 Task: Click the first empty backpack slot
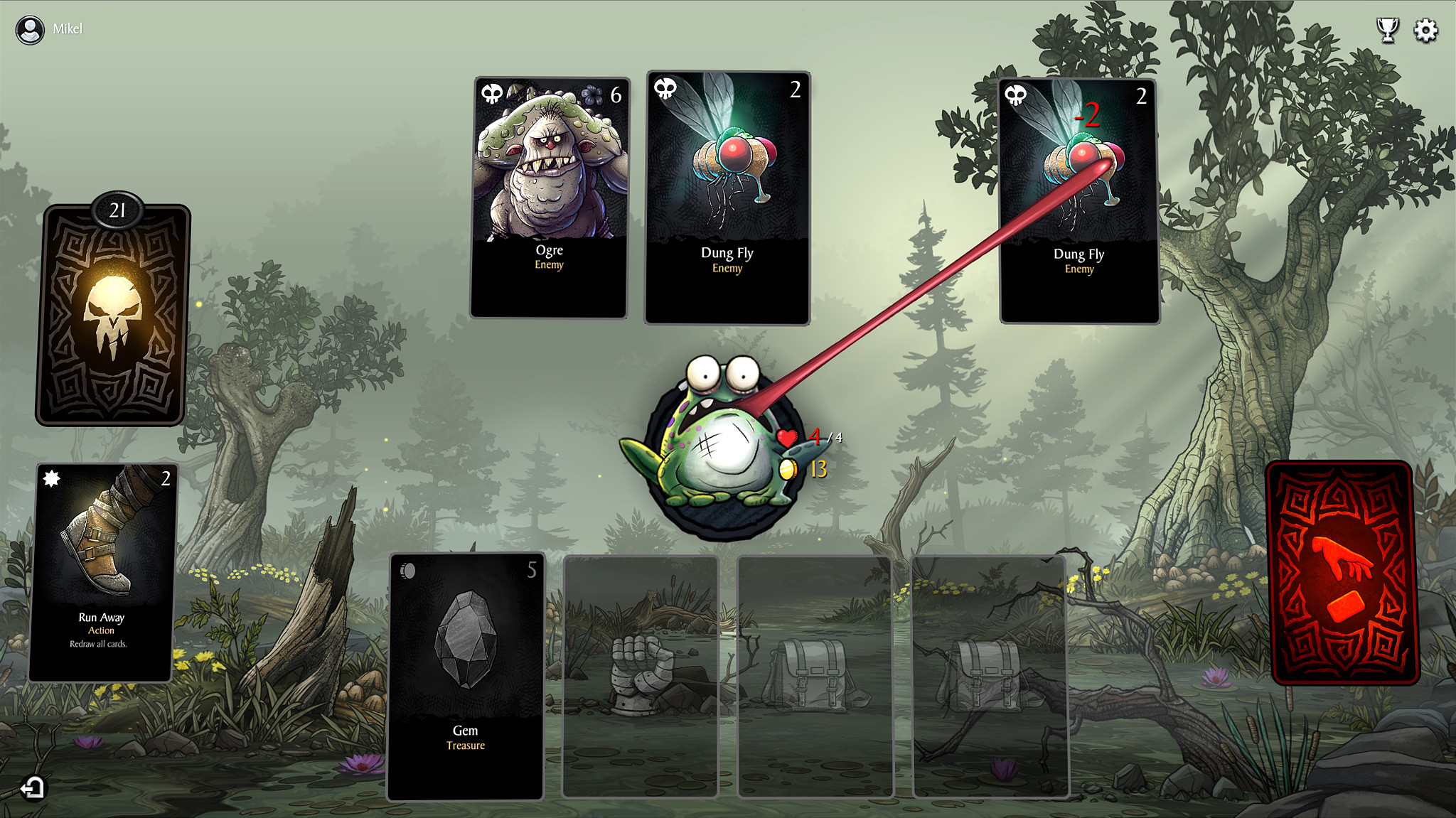click(816, 675)
